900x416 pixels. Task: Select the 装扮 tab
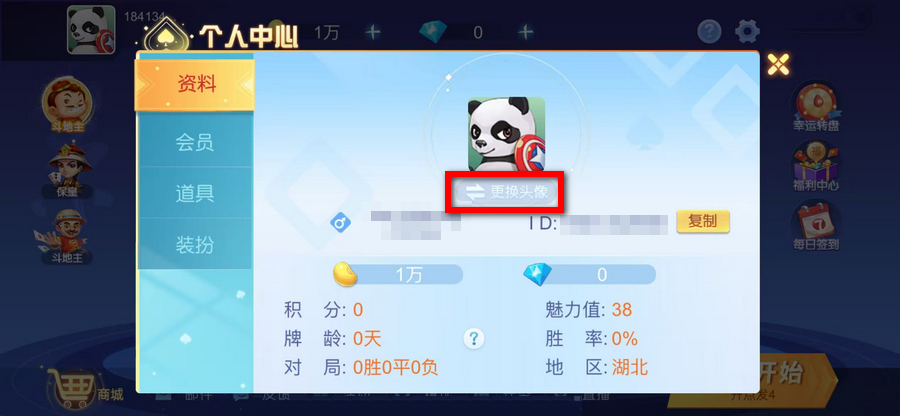pyautogui.click(x=195, y=244)
